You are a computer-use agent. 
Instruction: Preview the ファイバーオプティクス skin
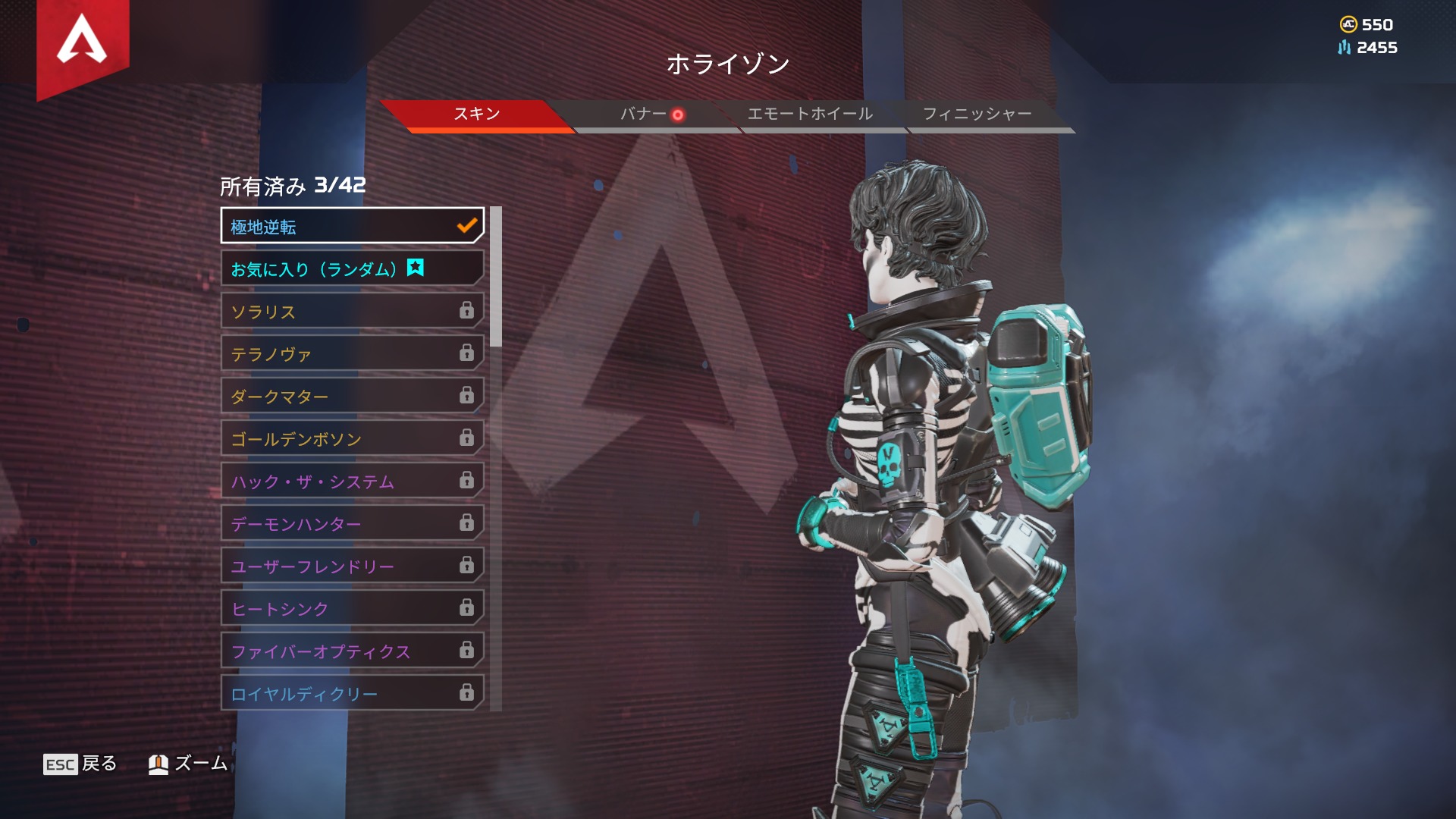352,651
